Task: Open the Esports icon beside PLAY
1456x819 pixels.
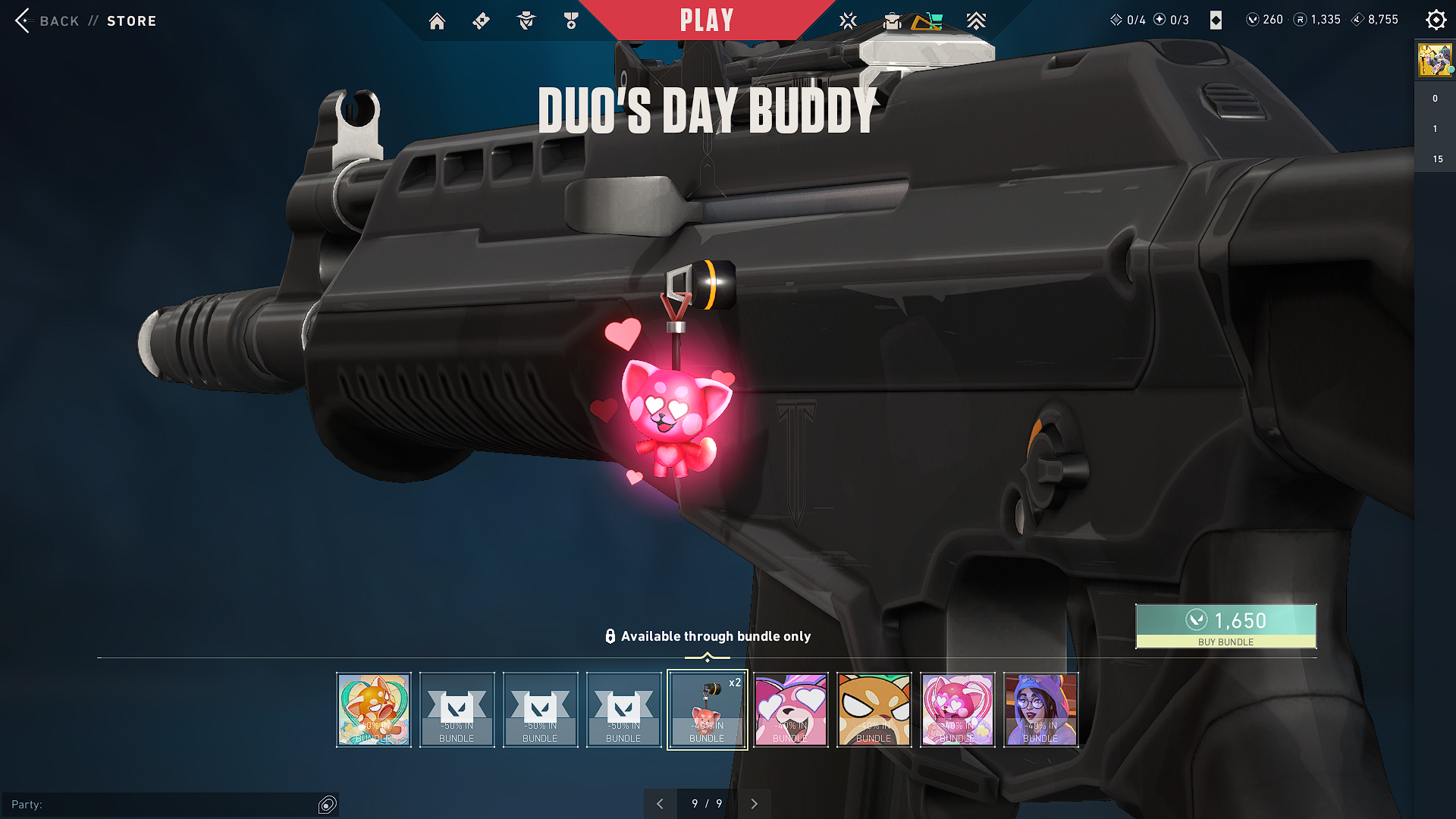Action: tap(848, 20)
